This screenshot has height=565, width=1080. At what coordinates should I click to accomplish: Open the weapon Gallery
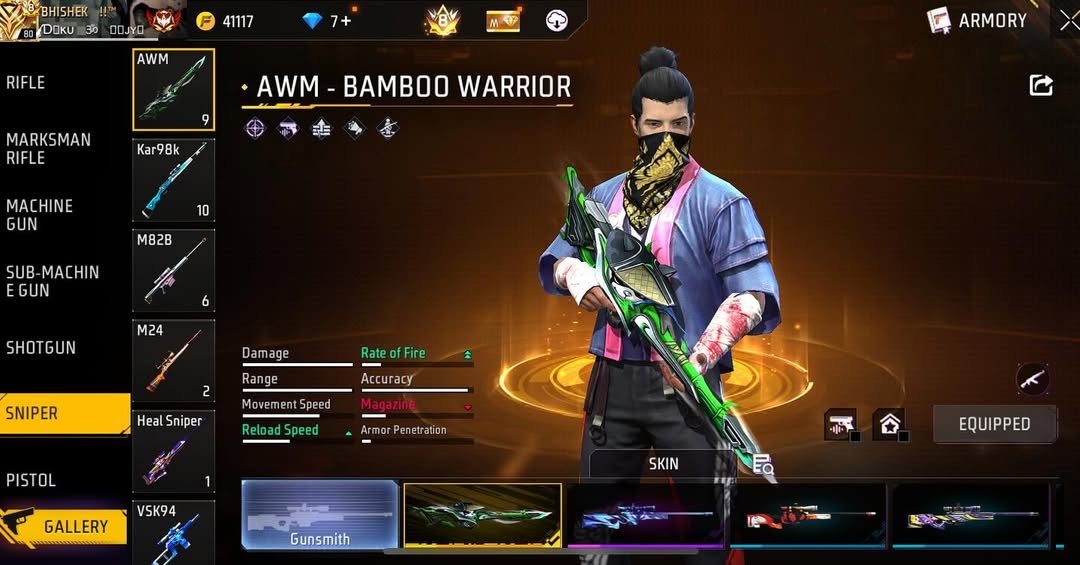tap(65, 526)
